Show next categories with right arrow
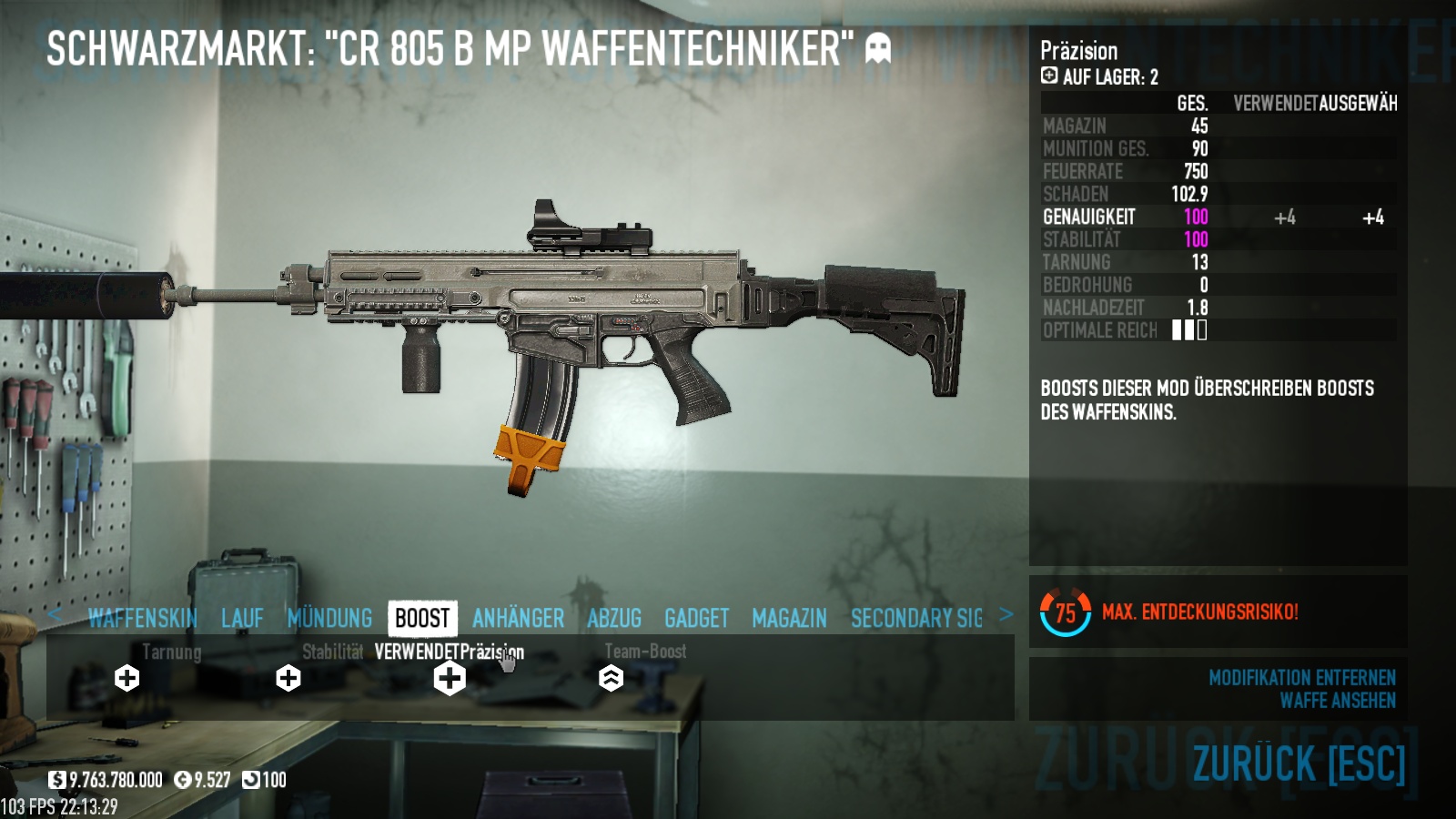The height and width of the screenshot is (819, 1456). tap(1006, 615)
